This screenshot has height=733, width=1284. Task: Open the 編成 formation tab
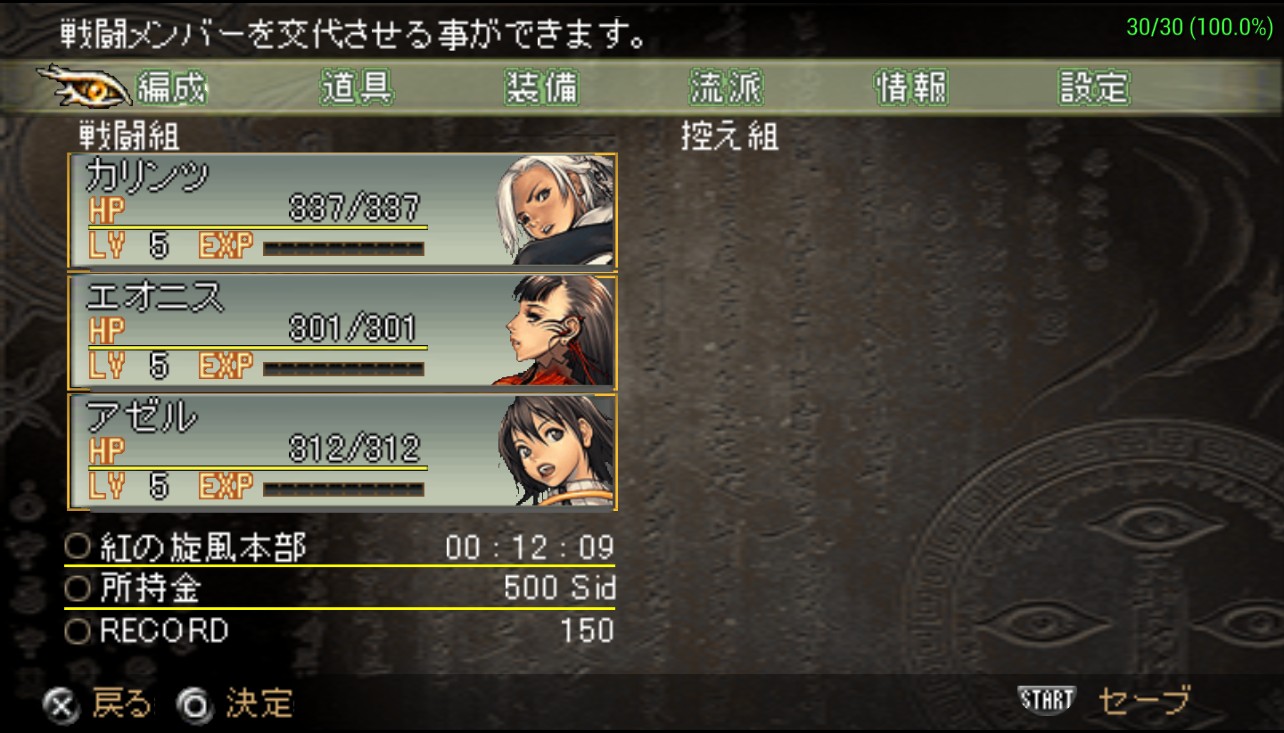(x=171, y=89)
